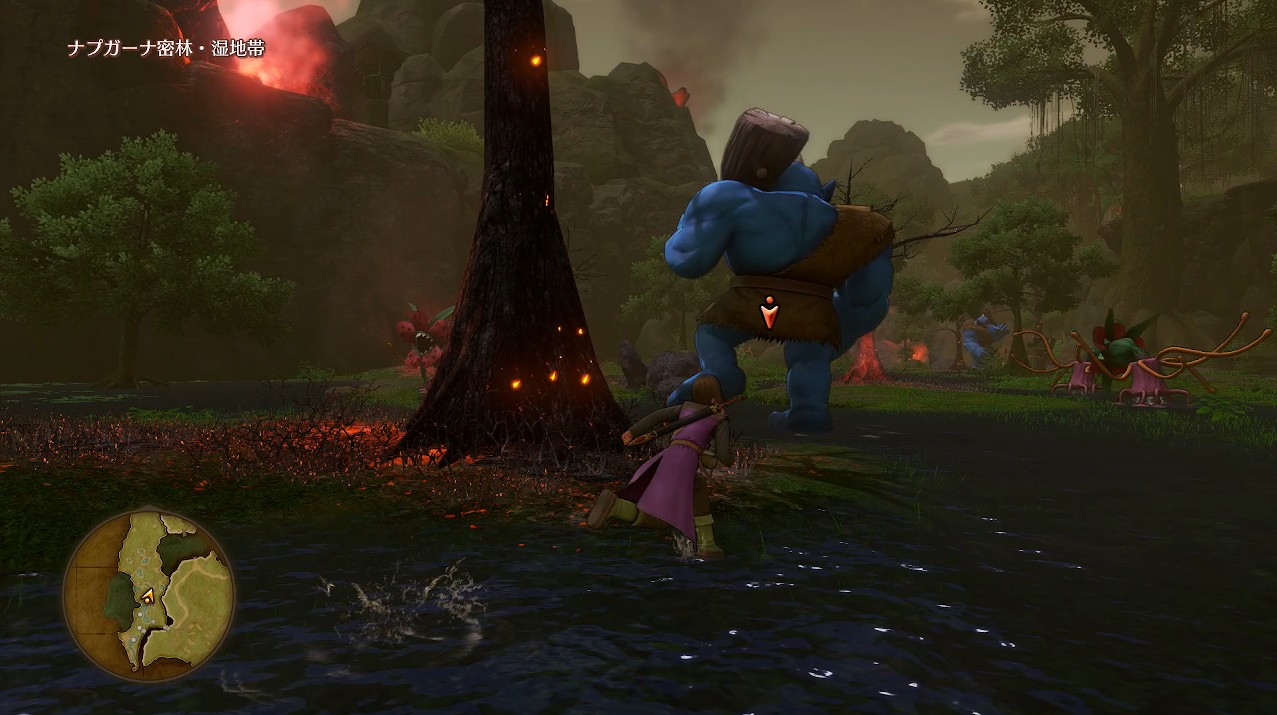Open the circular minimap
The height and width of the screenshot is (715, 1277).
[x=149, y=596]
